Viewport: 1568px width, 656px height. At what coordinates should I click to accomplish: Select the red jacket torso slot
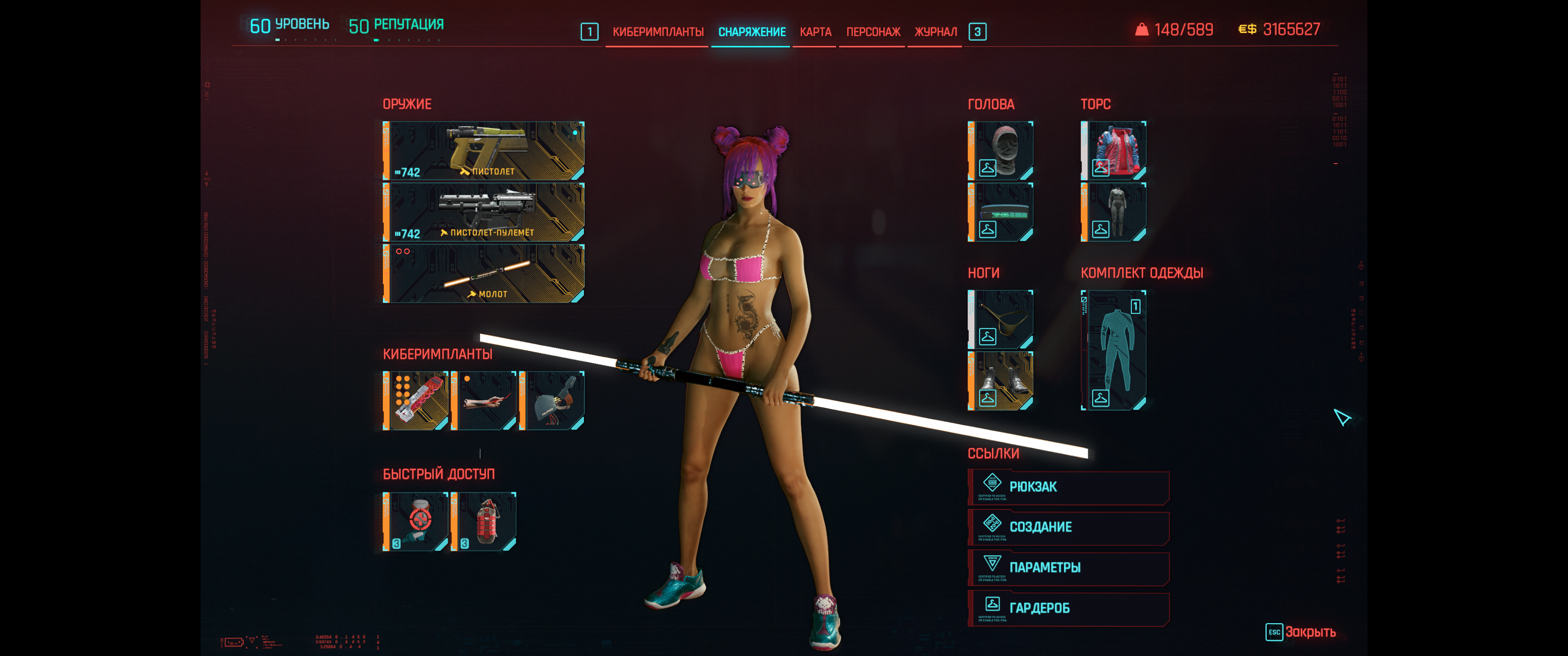point(1113,150)
